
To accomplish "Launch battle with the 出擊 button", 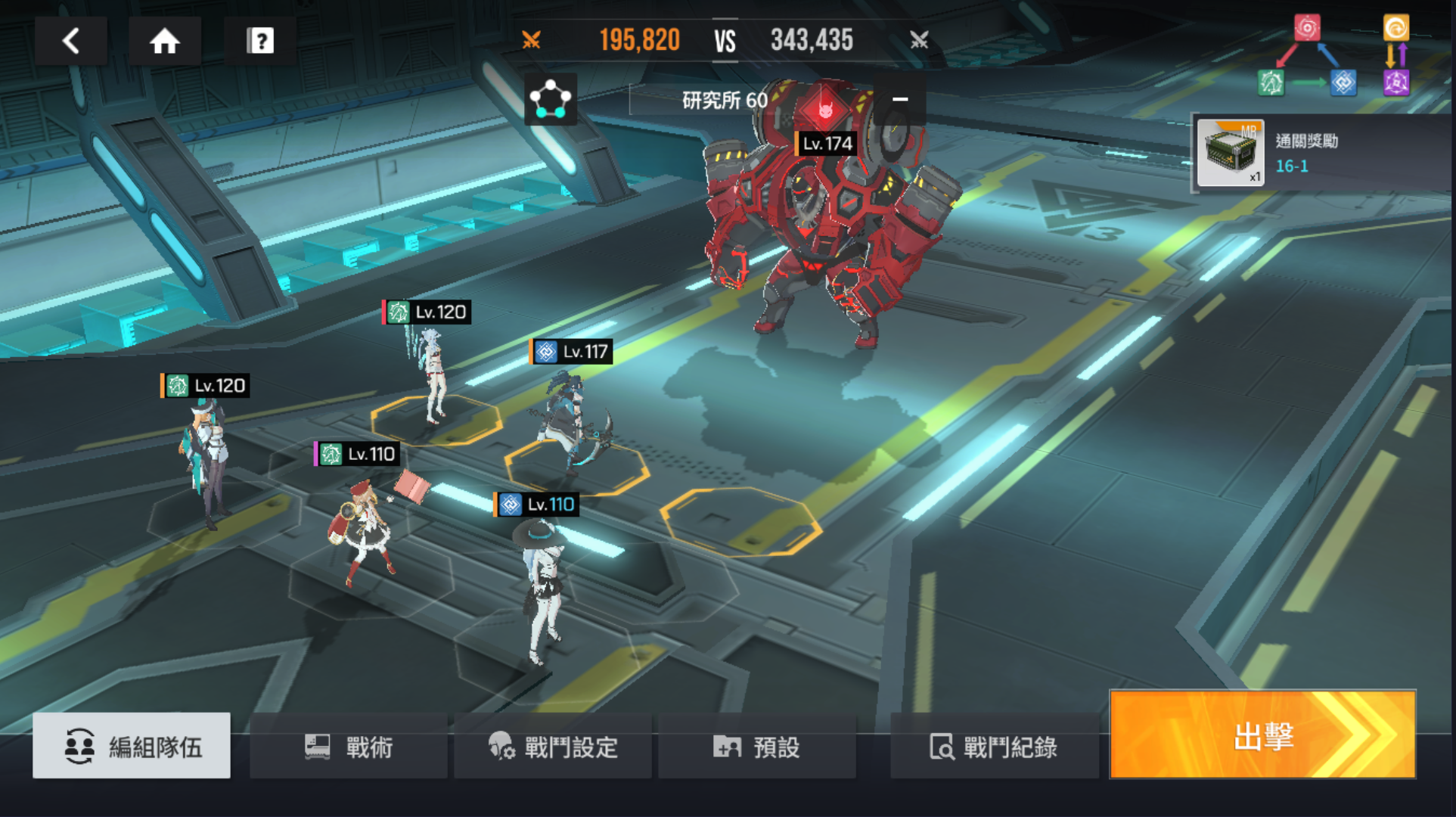I will 1262,735.
